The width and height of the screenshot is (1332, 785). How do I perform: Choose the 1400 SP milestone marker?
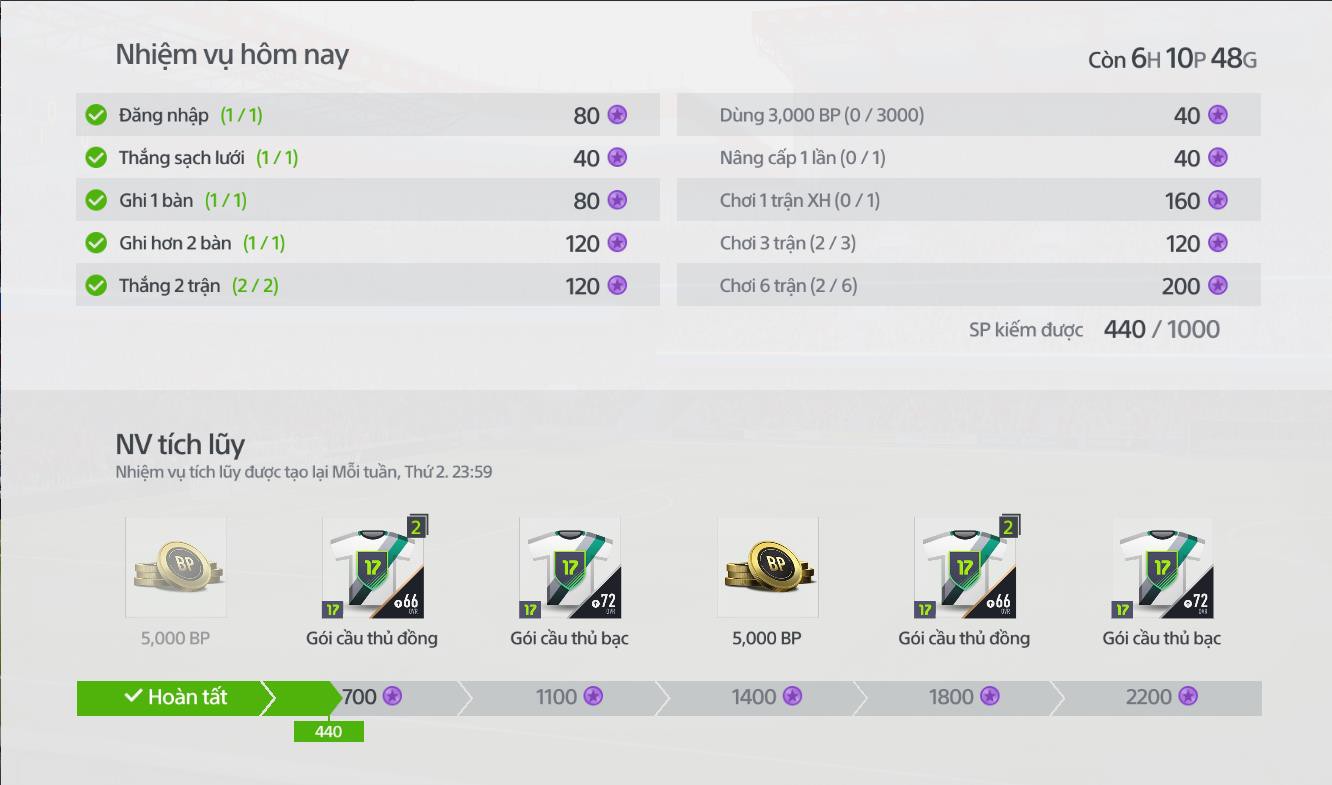point(766,697)
